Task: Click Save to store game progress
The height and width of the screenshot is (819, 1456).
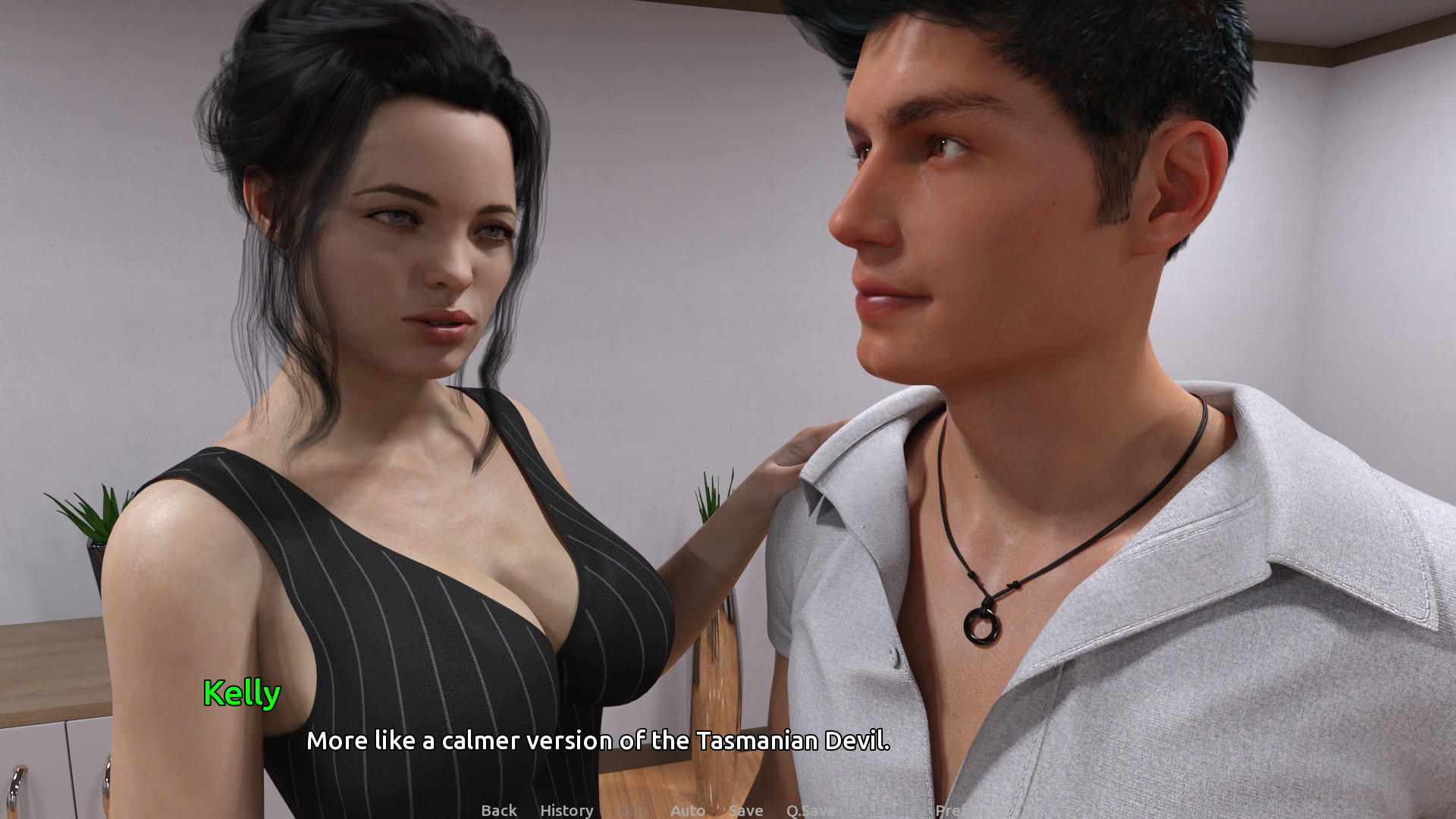Action: [x=746, y=810]
